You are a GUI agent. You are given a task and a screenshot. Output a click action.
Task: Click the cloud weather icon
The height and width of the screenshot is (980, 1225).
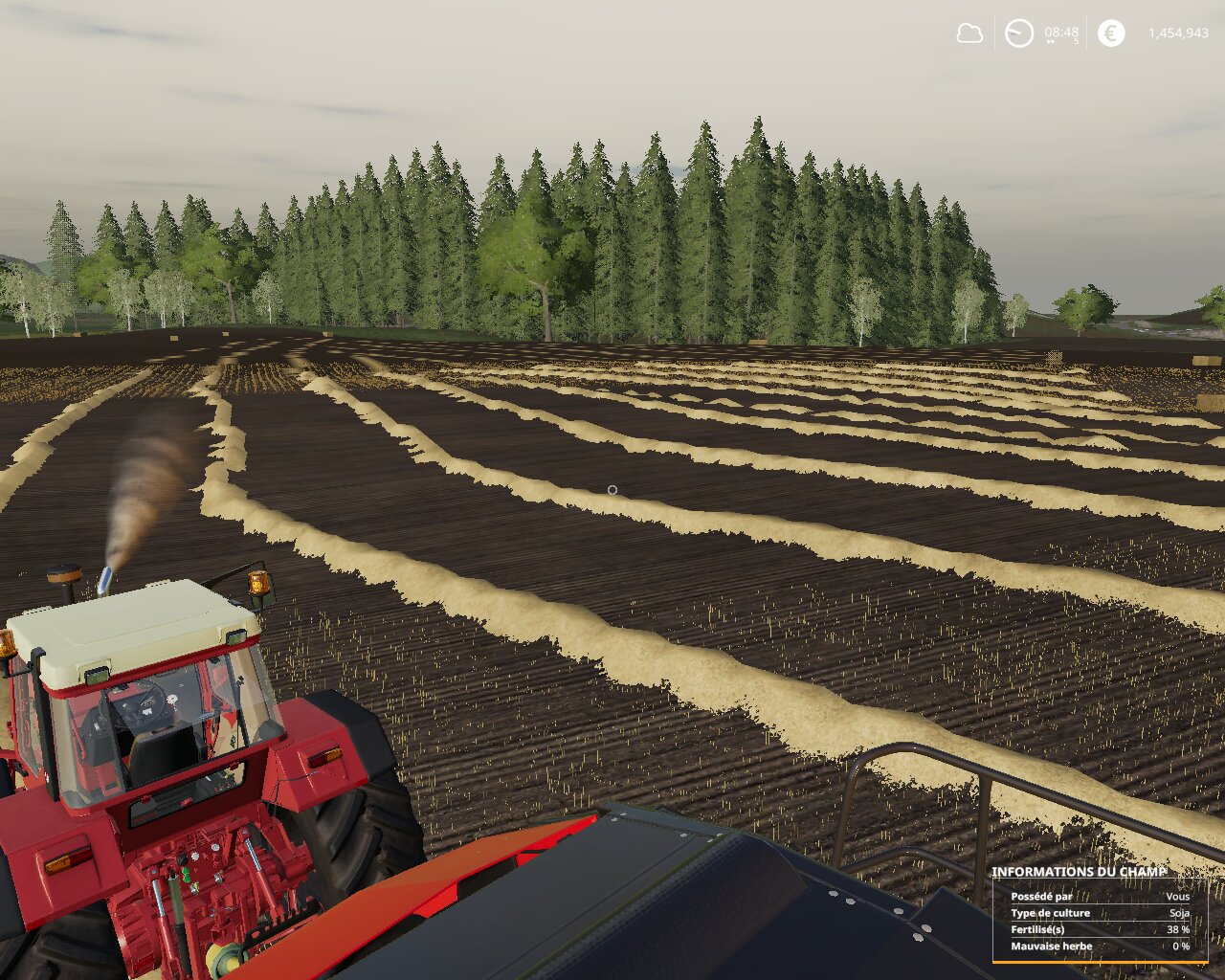point(969,33)
